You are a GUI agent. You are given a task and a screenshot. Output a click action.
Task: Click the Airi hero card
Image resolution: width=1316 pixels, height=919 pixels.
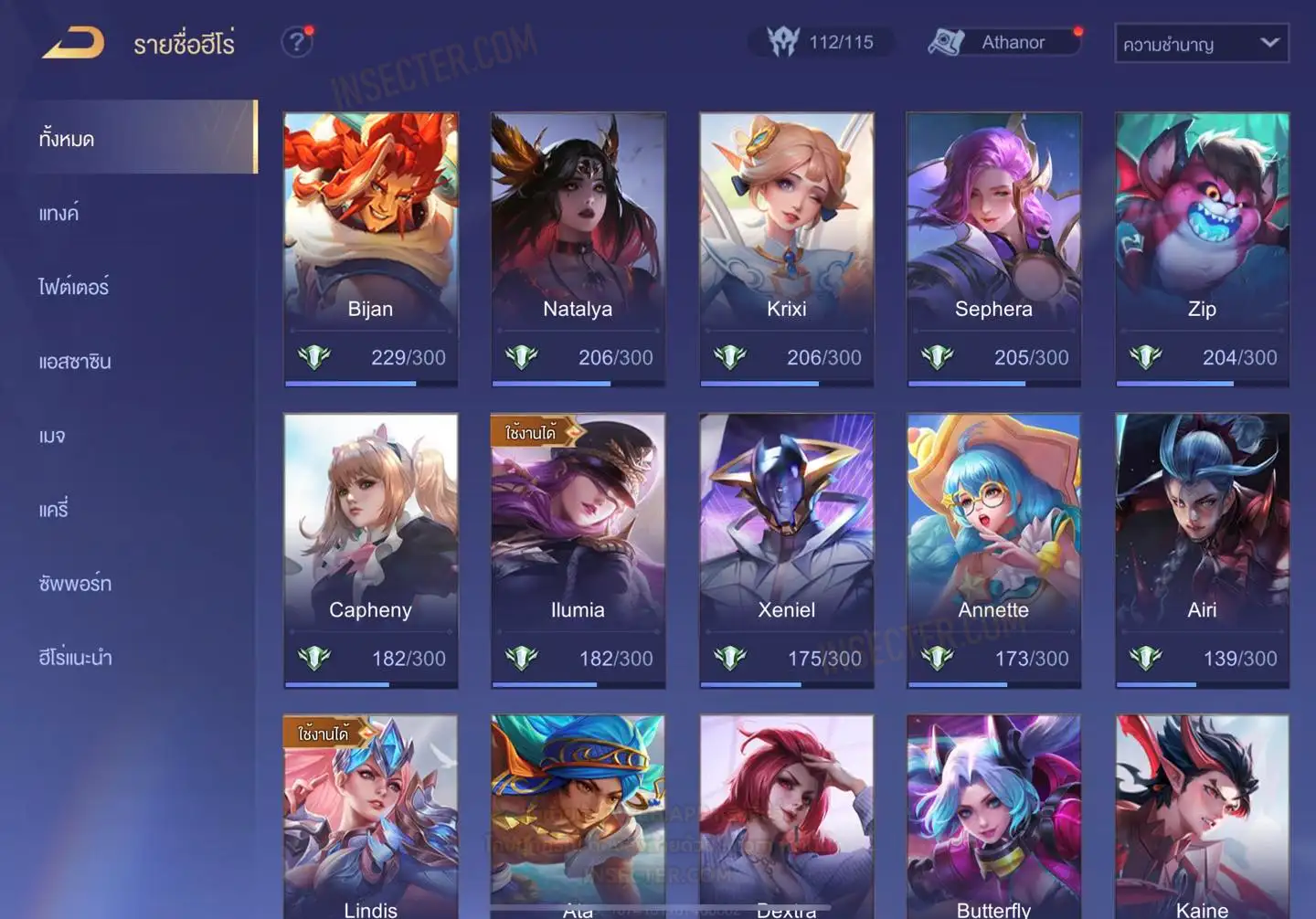click(1202, 548)
